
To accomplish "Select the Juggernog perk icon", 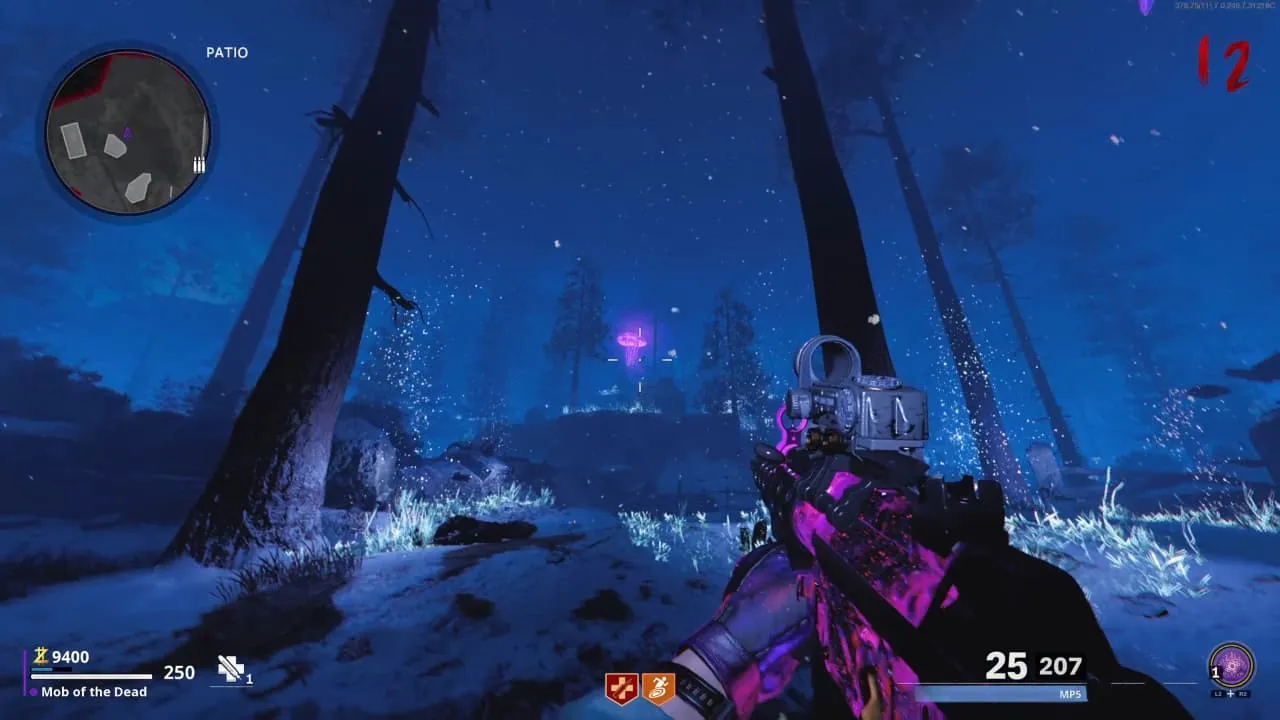I will coord(621,688).
